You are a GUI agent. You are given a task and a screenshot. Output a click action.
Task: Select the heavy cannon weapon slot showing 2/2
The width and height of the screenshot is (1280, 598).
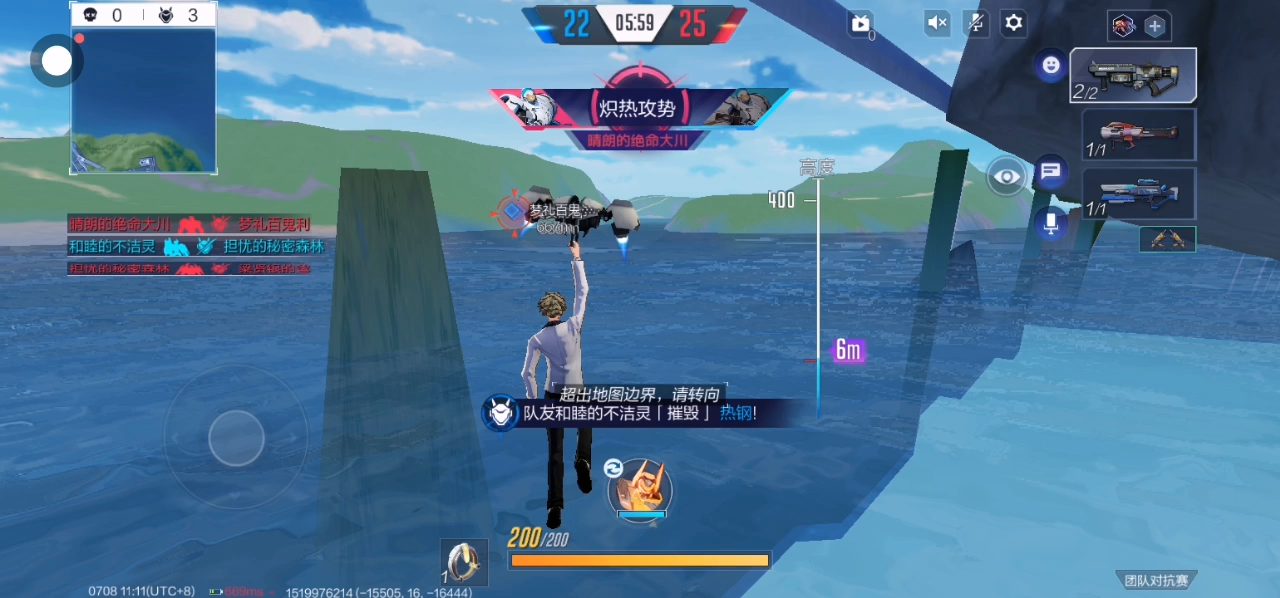(1133, 75)
